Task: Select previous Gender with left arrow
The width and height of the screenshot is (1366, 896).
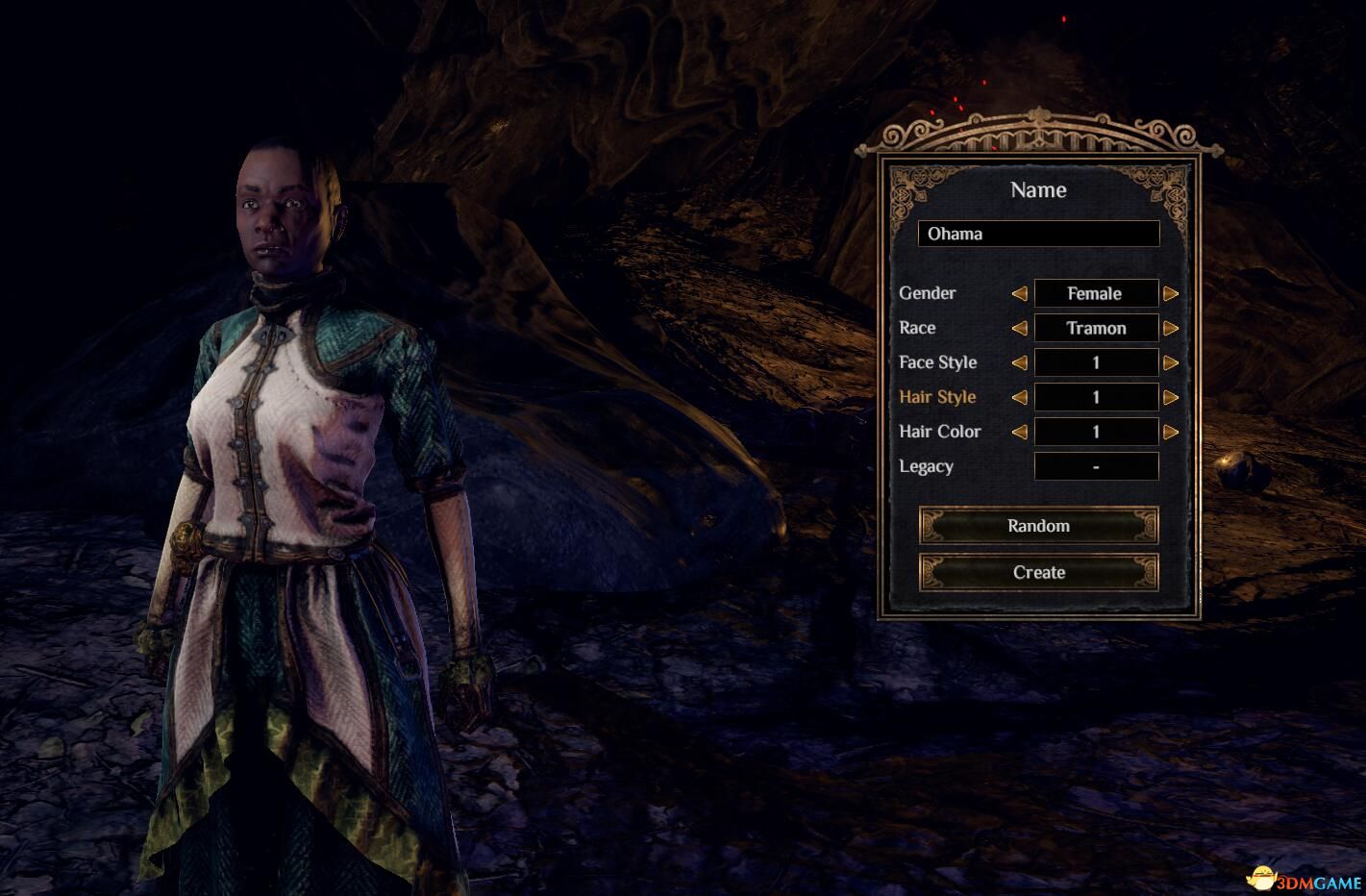Action: click(1019, 293)
